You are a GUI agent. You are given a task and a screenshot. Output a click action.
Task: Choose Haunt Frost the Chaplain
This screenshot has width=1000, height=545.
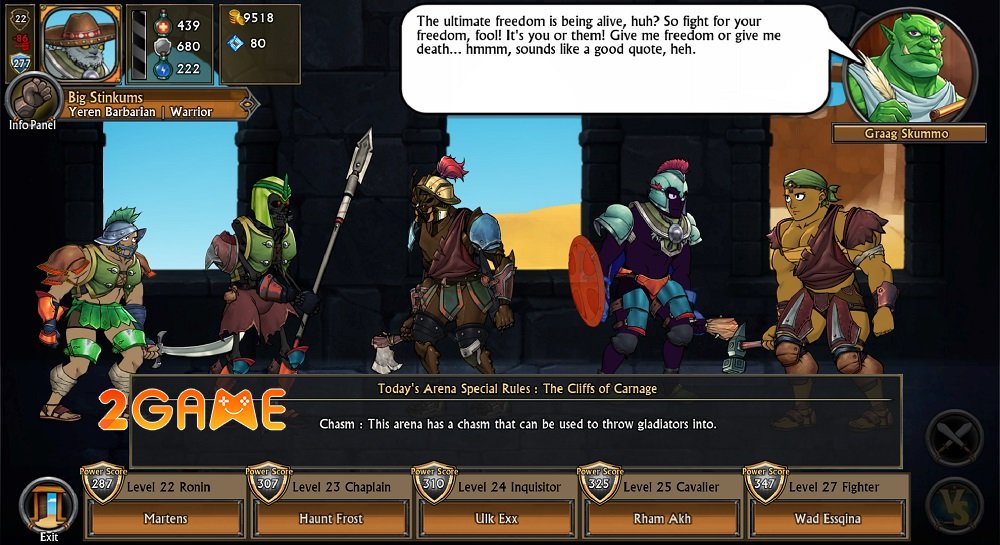[x=330, y=518]
